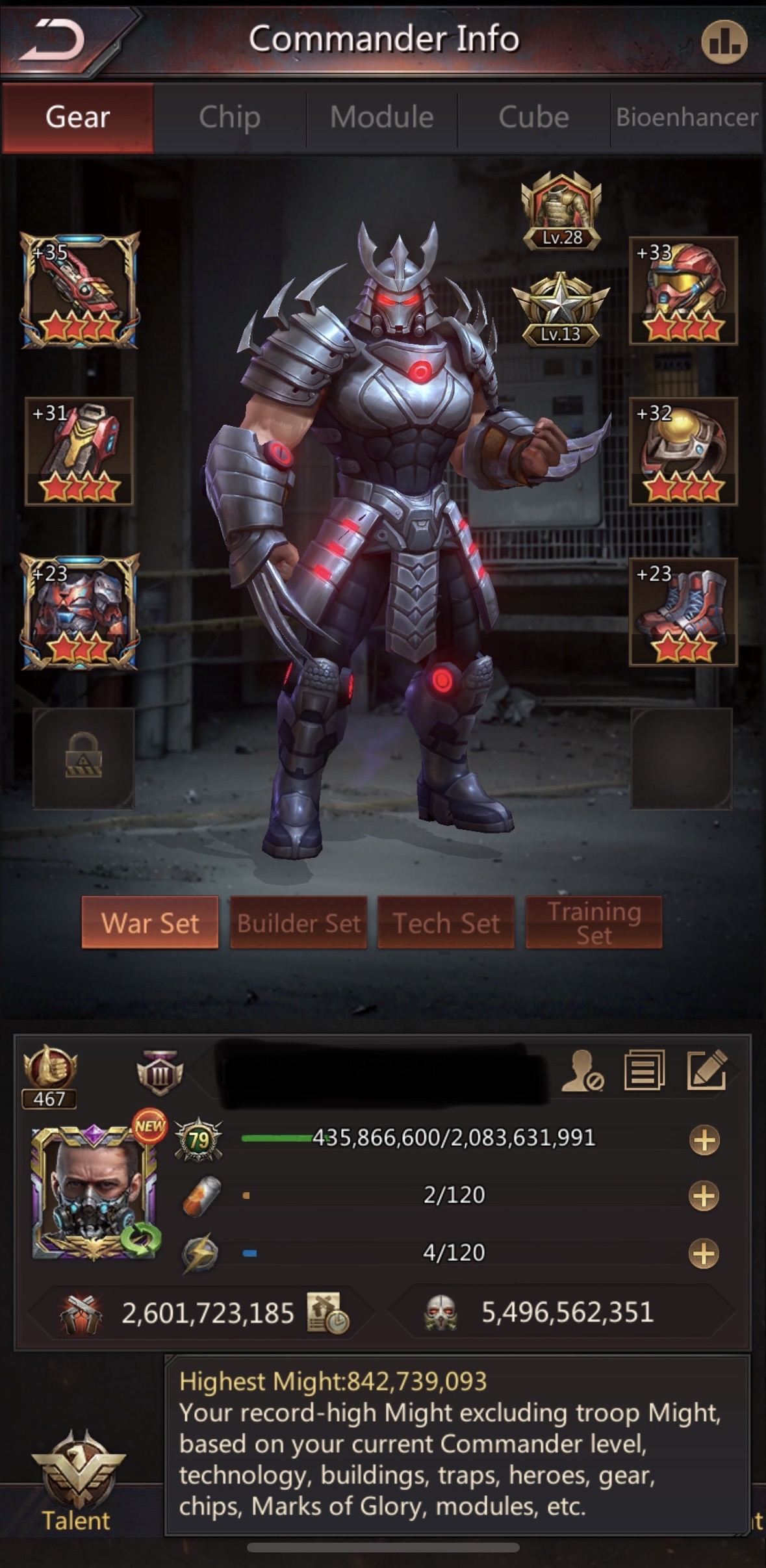Screen dimensions: 766x1568
Task: Show the Bioenhancer tab
Action: coord(687,118)
